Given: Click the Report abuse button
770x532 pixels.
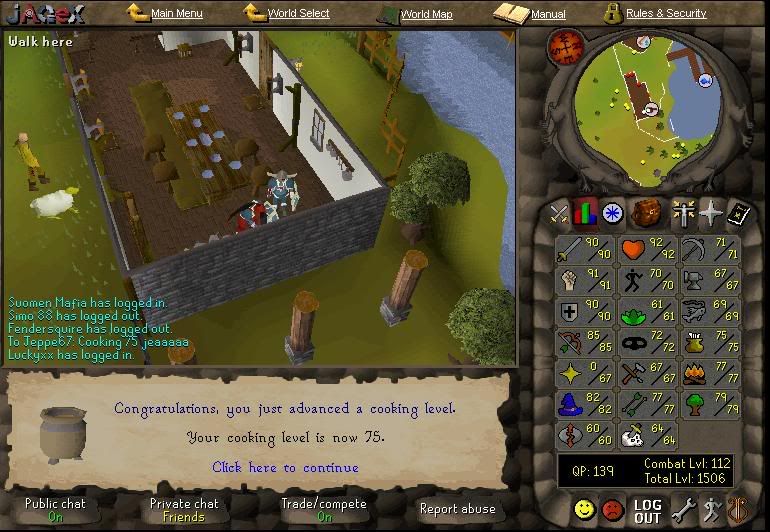Looking at the screenshot, I should coord(457,509).
